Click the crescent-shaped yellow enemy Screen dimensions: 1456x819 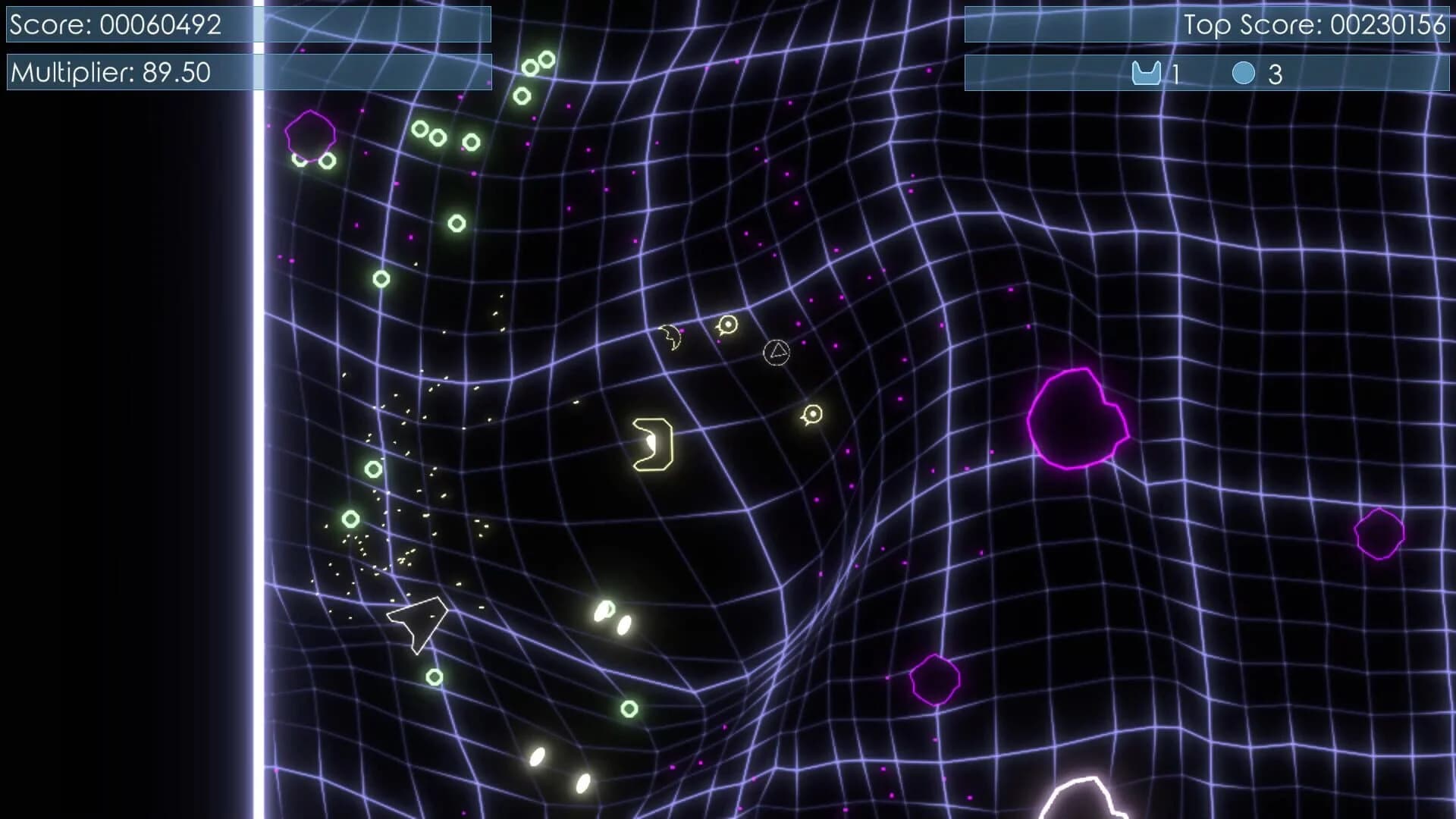pos(670,337)
